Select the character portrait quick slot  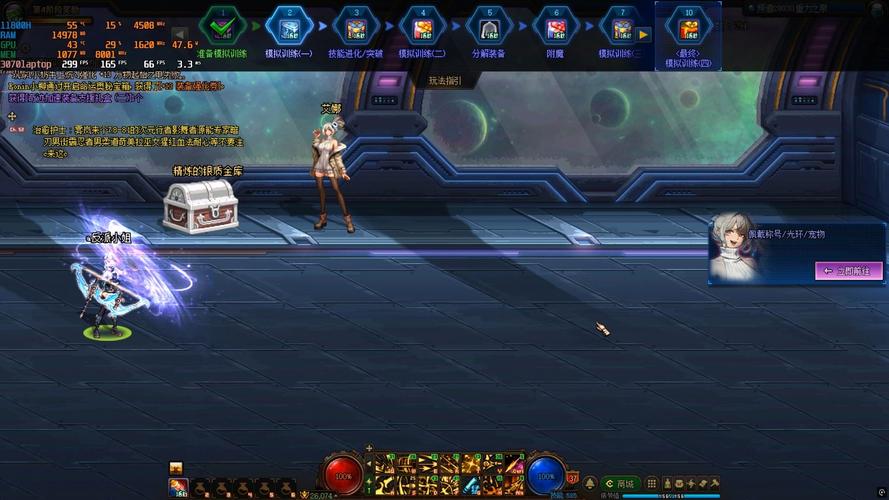179,487
